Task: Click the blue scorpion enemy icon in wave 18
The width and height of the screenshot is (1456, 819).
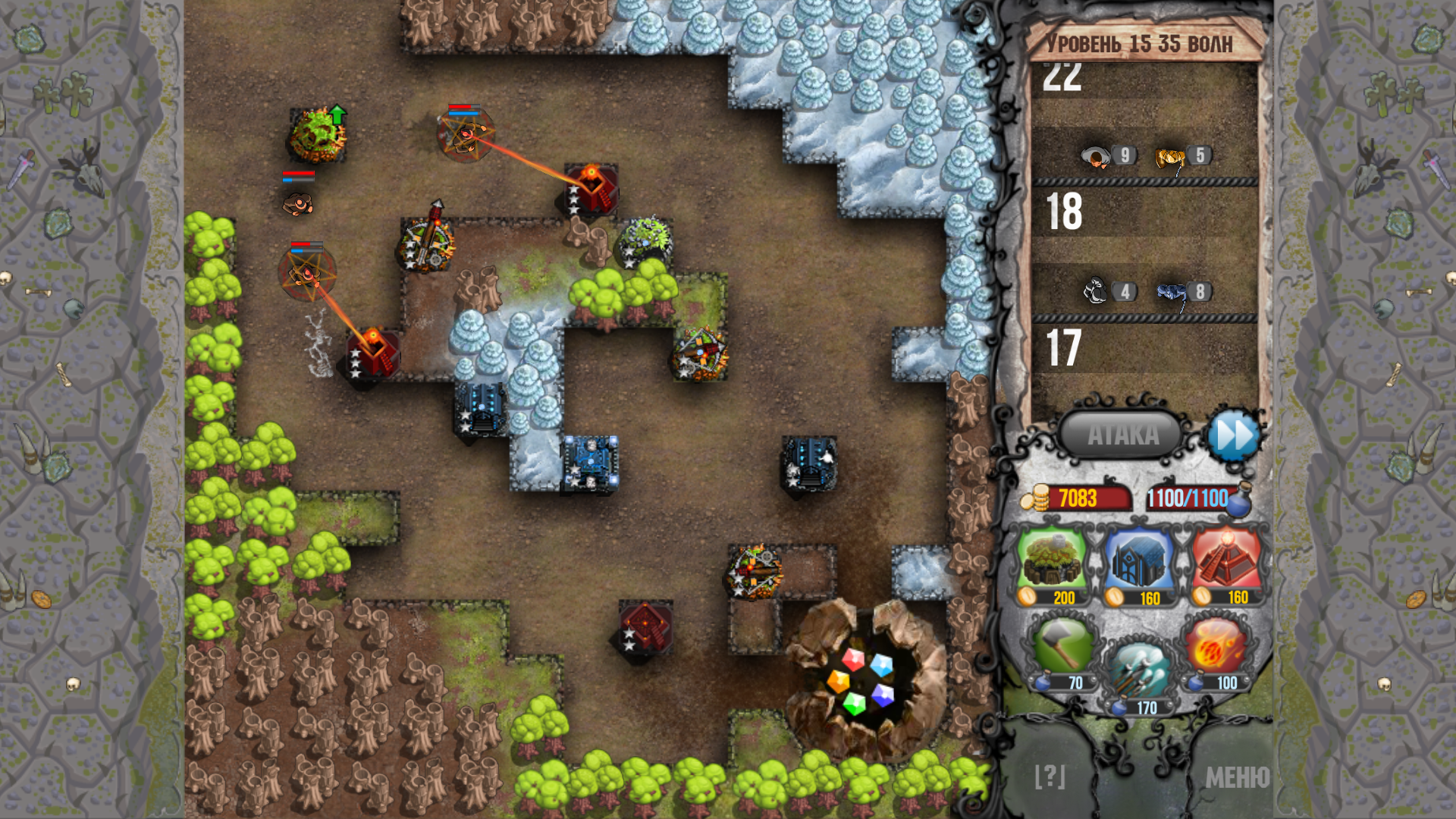Action: pos(1168,292)
